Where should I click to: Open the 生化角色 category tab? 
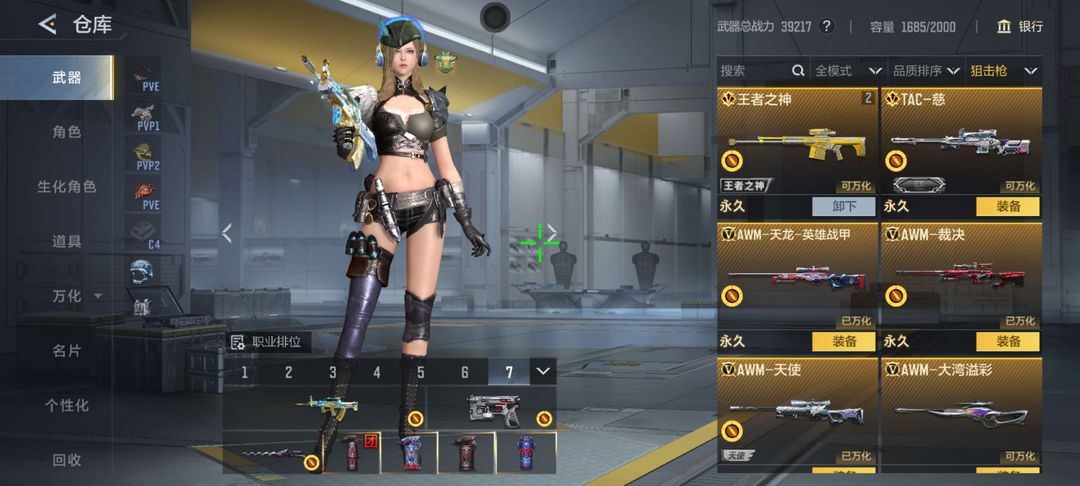point(66,187)
